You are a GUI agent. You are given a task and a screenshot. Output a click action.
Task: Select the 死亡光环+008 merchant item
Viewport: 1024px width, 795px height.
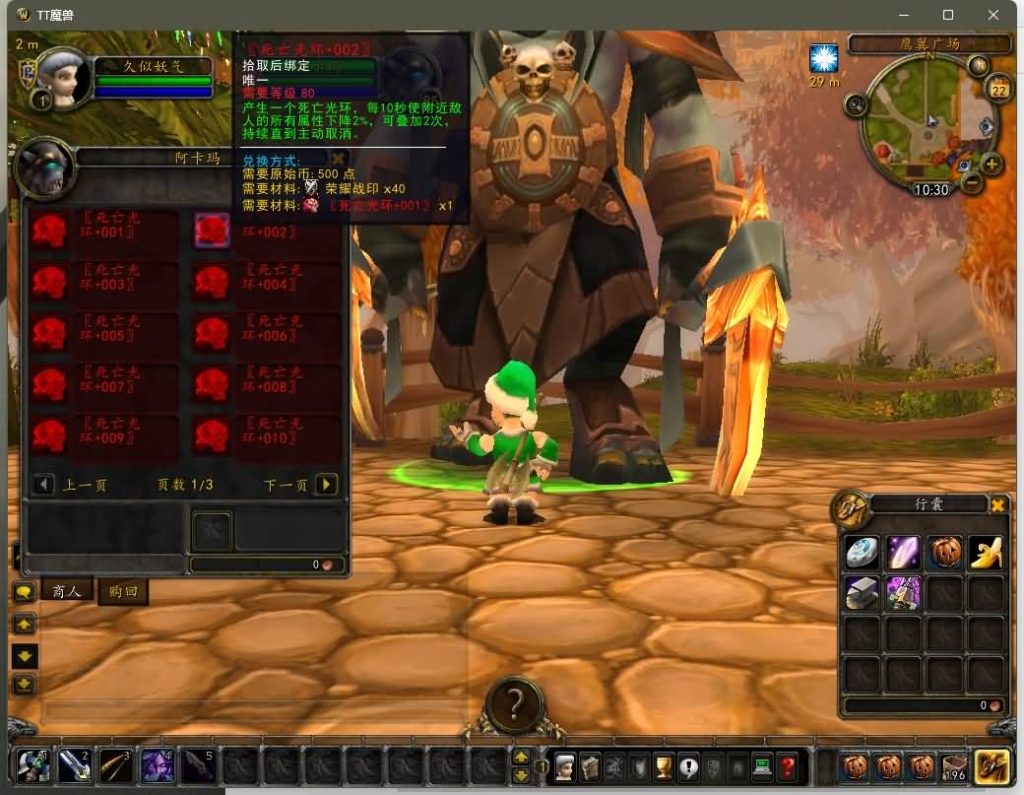pos(212,385)
